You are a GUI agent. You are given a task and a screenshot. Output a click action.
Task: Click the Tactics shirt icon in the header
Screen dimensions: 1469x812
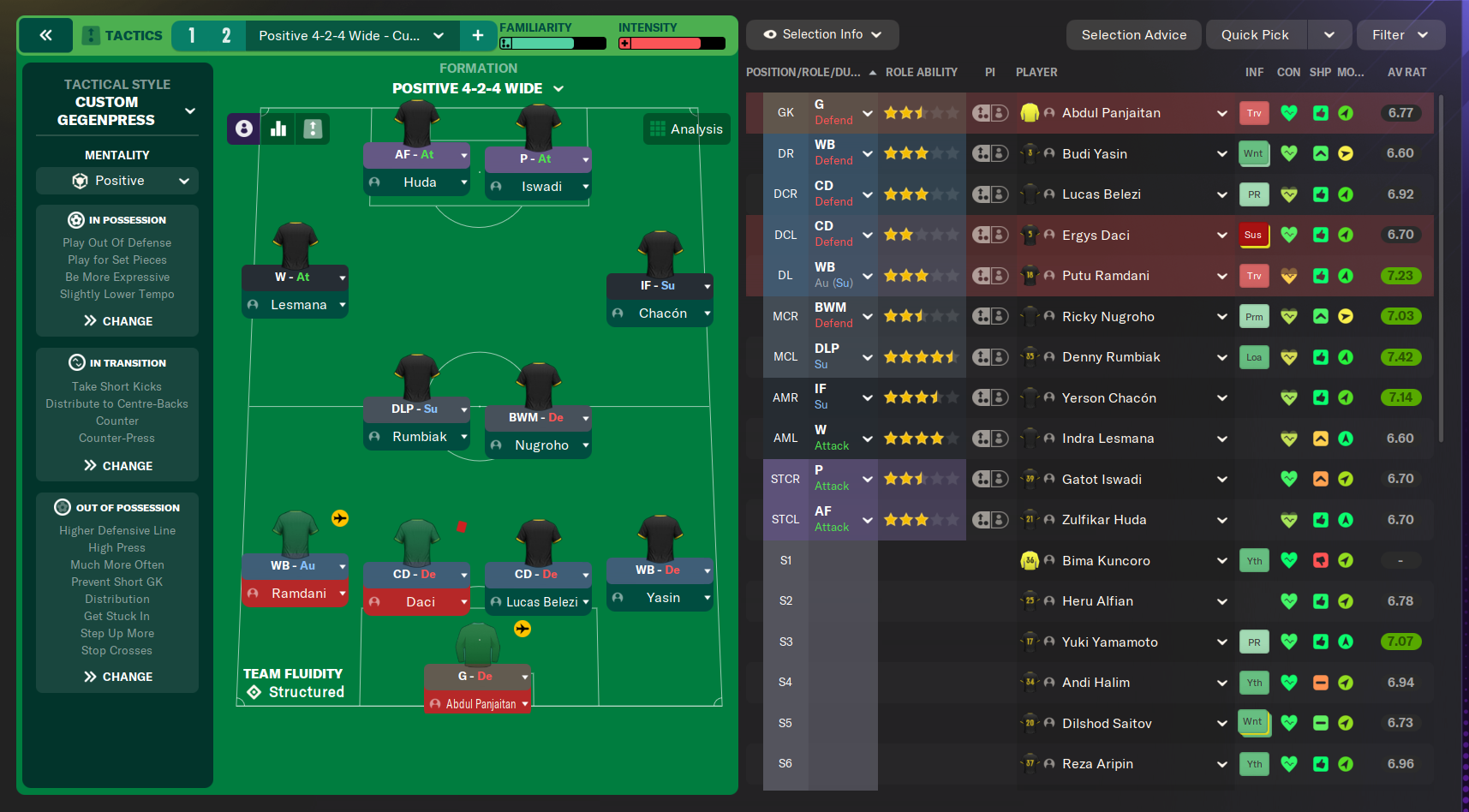point(90,35)
